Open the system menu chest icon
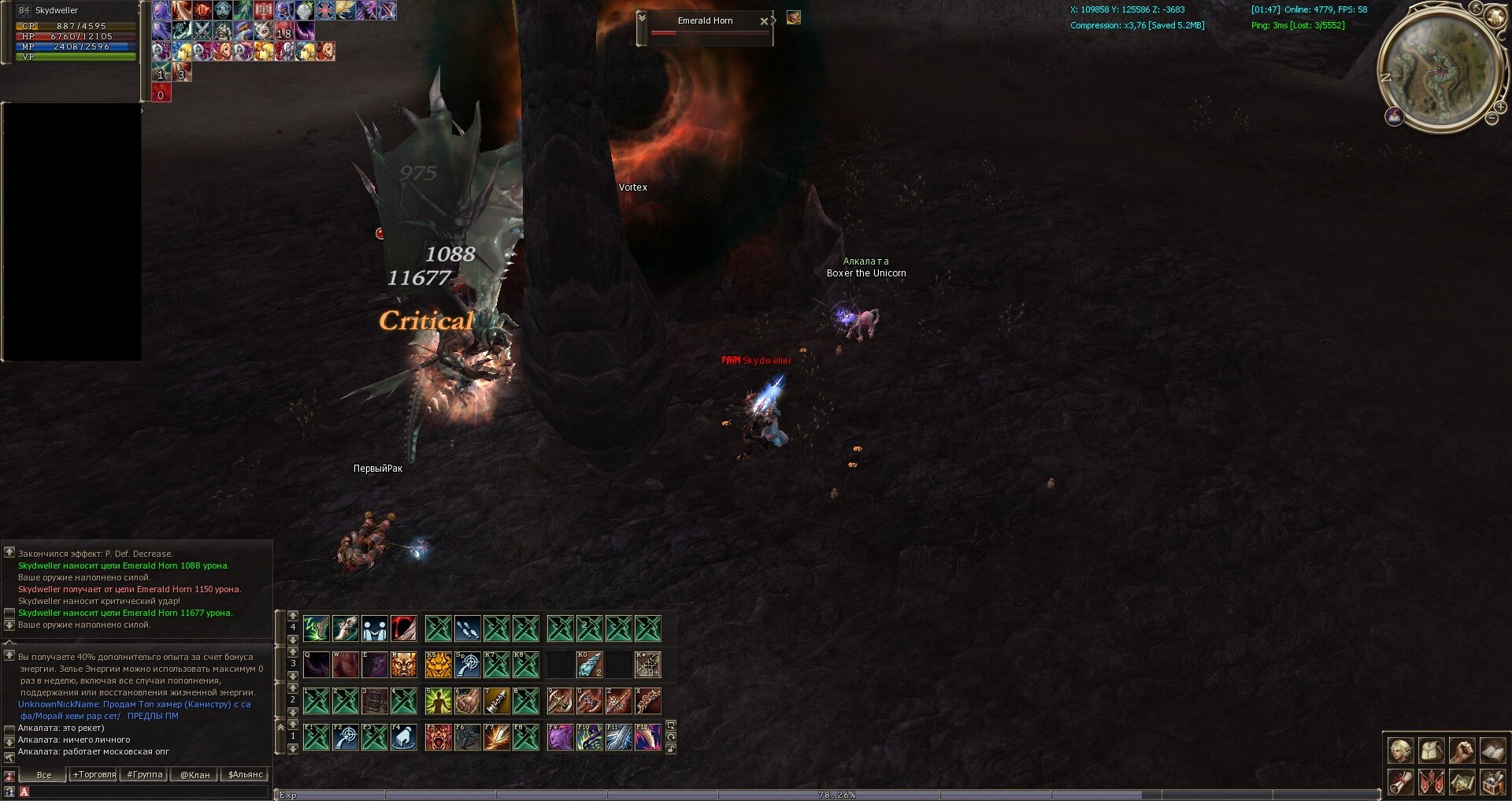Image resolution: width=1512 pixels, height=801 pixels. coord(1492,782)
